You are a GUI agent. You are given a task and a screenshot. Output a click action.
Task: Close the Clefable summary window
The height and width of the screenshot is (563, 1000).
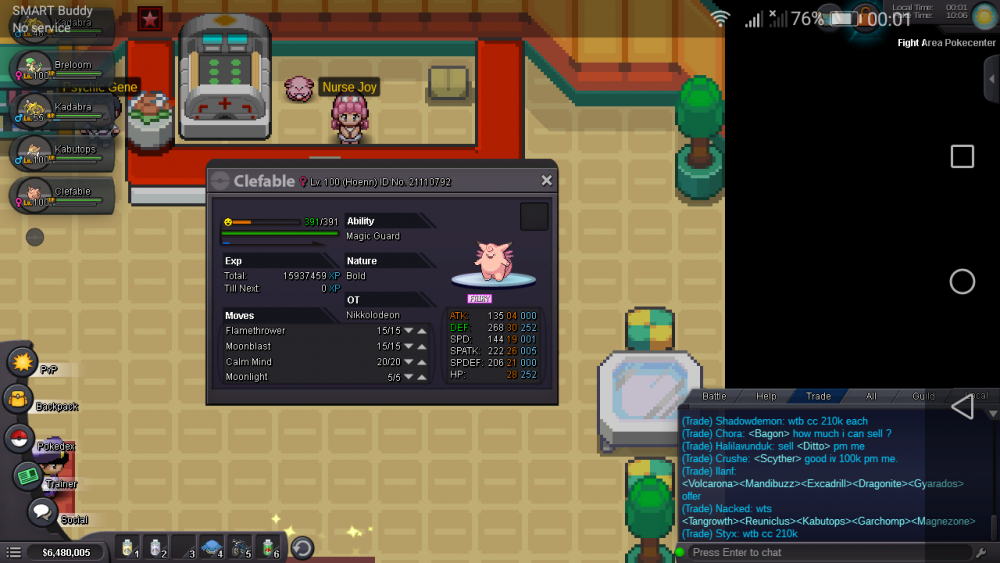pyautogui.click(x=546, y=181)
